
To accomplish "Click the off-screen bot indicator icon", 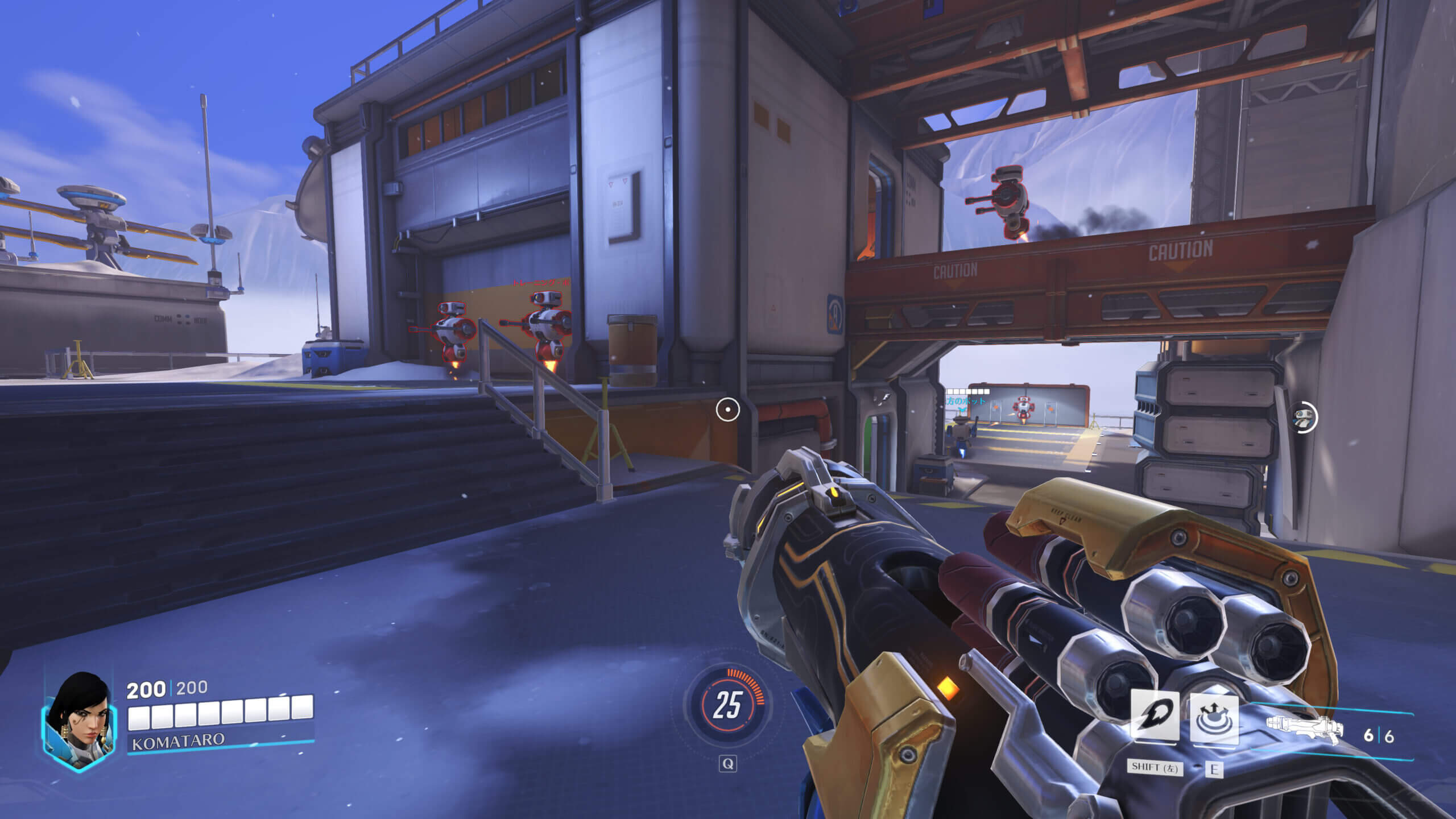I will click(x=1303, y=418).
